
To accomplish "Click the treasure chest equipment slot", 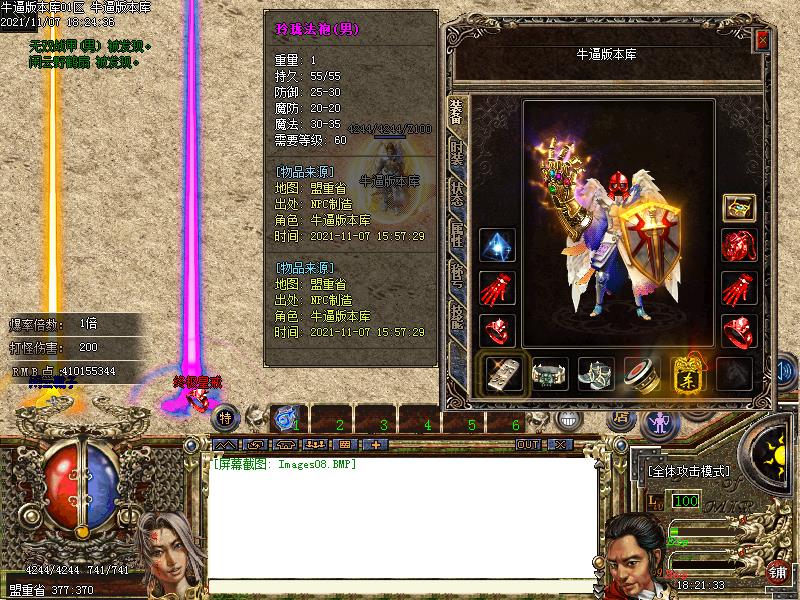I will pyautogui.click(x=739, y=208).
